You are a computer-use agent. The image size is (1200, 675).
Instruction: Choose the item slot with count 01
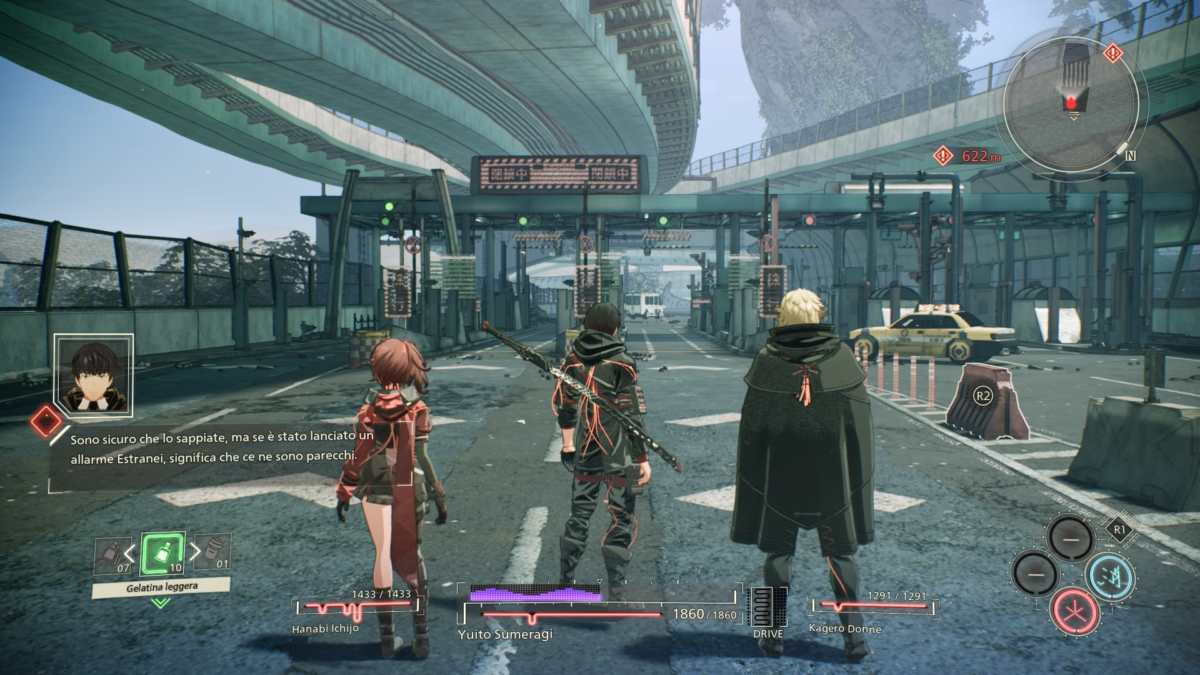[214, 552]
